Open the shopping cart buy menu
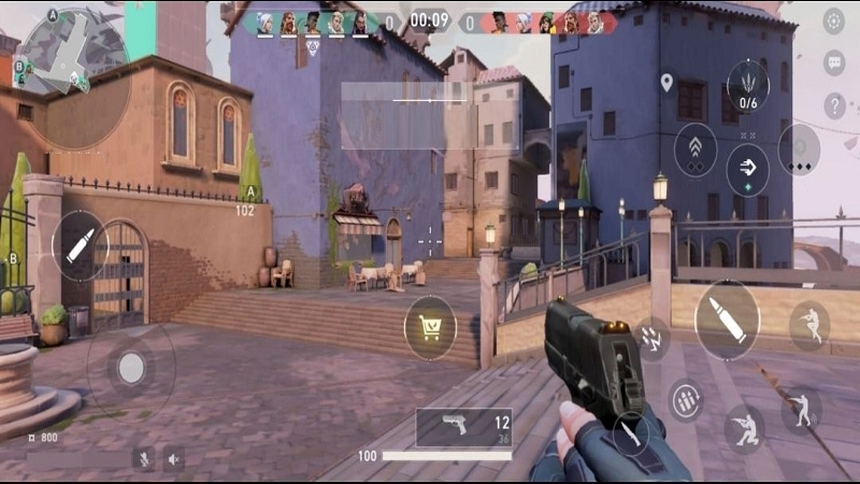This screenshot has height=484, width=860. coord(431,327)
